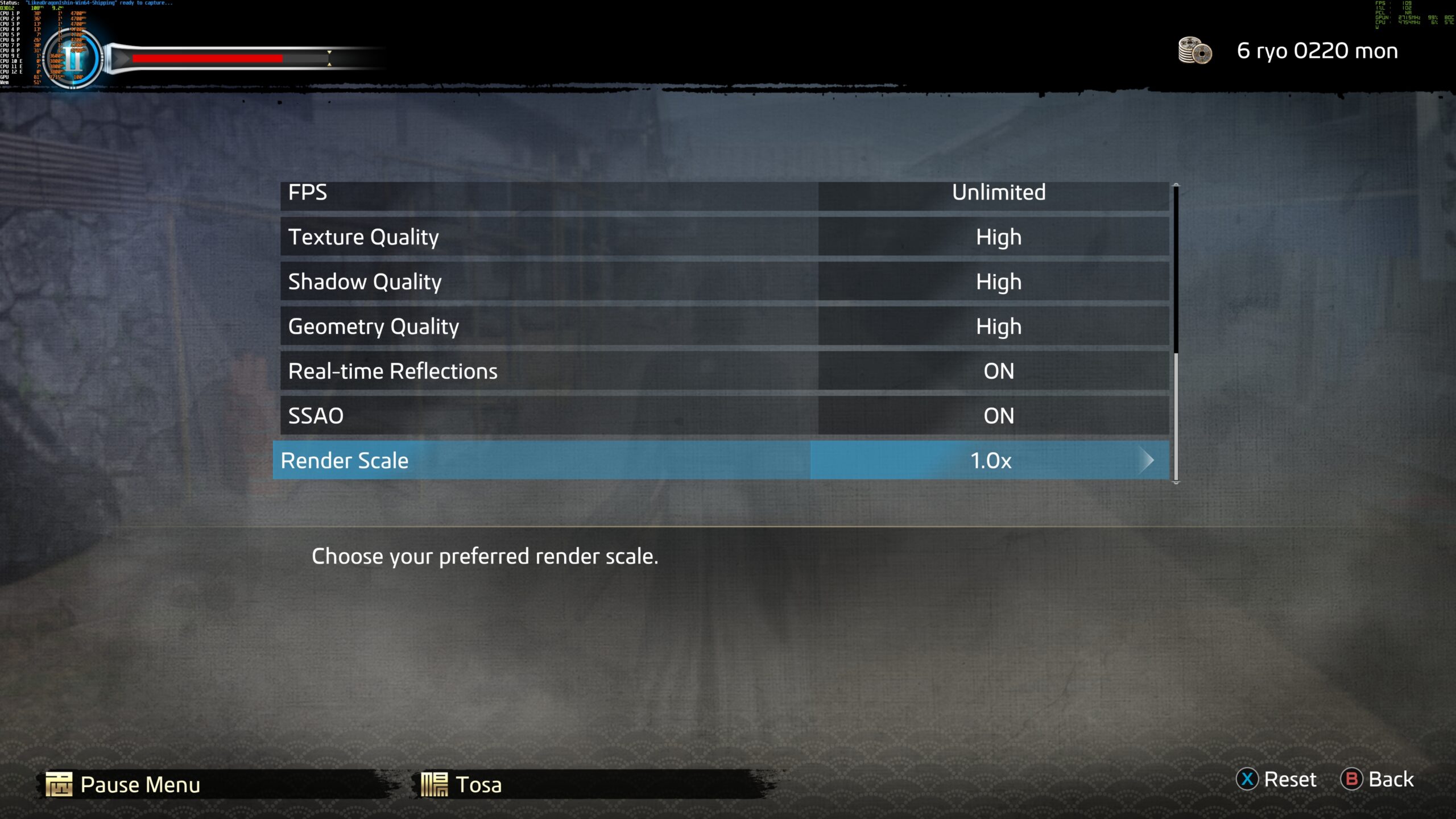The image size is (1456, 819).
Task: Choose the Texture Quality option
Action: [723, 237]
